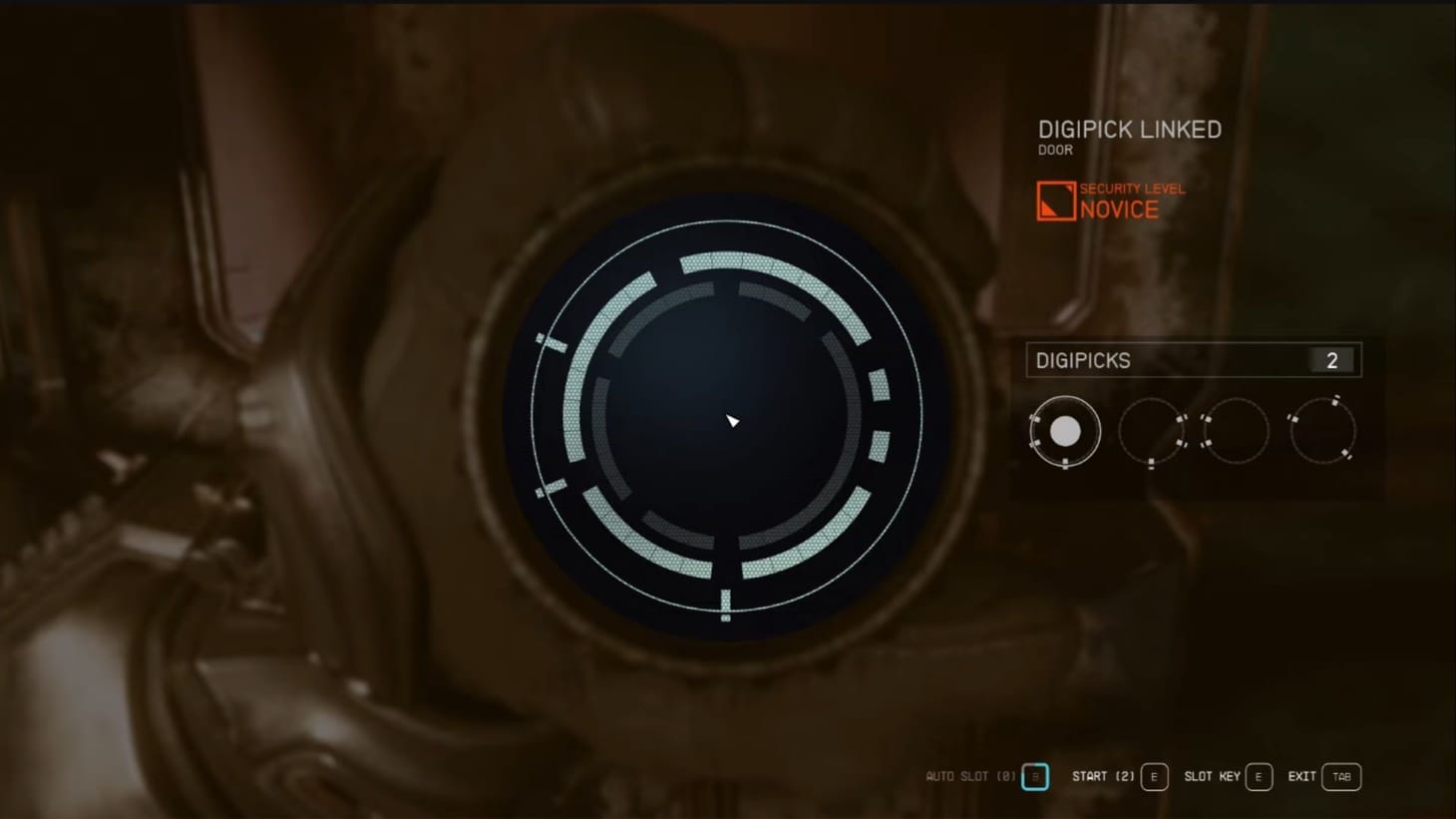Click the Digipicks count showing 2
This screenshot has height=819, width=1456.
1331,360
